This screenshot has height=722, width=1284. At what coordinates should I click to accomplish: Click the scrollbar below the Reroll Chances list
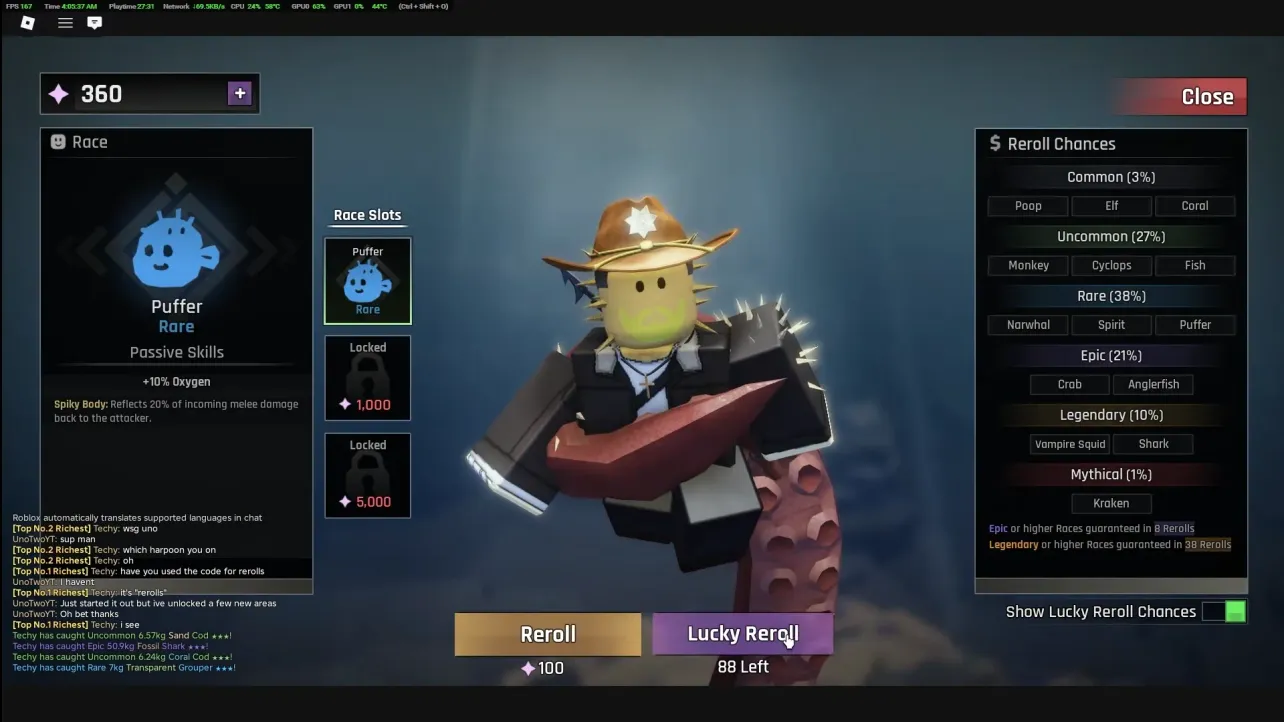pos(1110,585)
